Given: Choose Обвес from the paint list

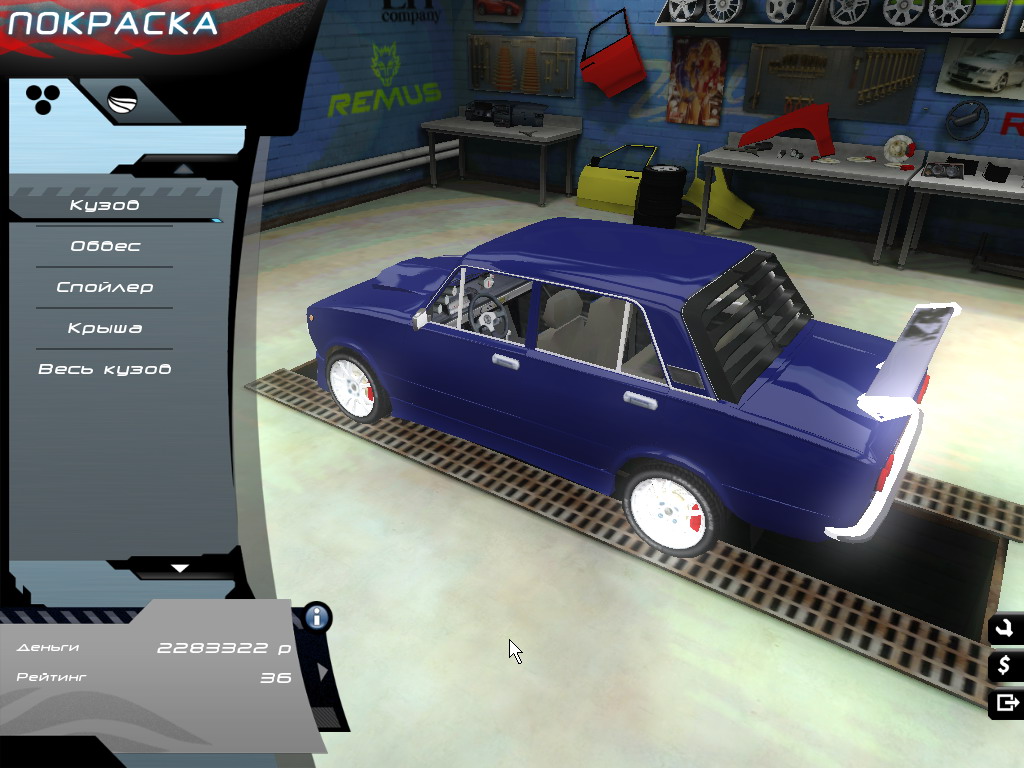Looking at the screenshot, I should pos(105,246).
